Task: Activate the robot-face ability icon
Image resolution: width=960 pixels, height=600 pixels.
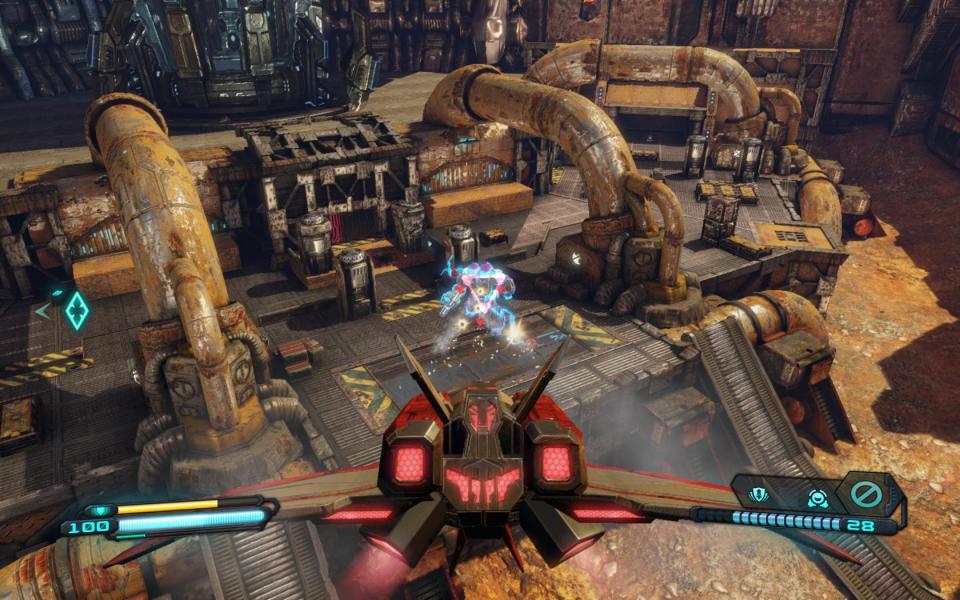Action: click(x=817, y=495)
